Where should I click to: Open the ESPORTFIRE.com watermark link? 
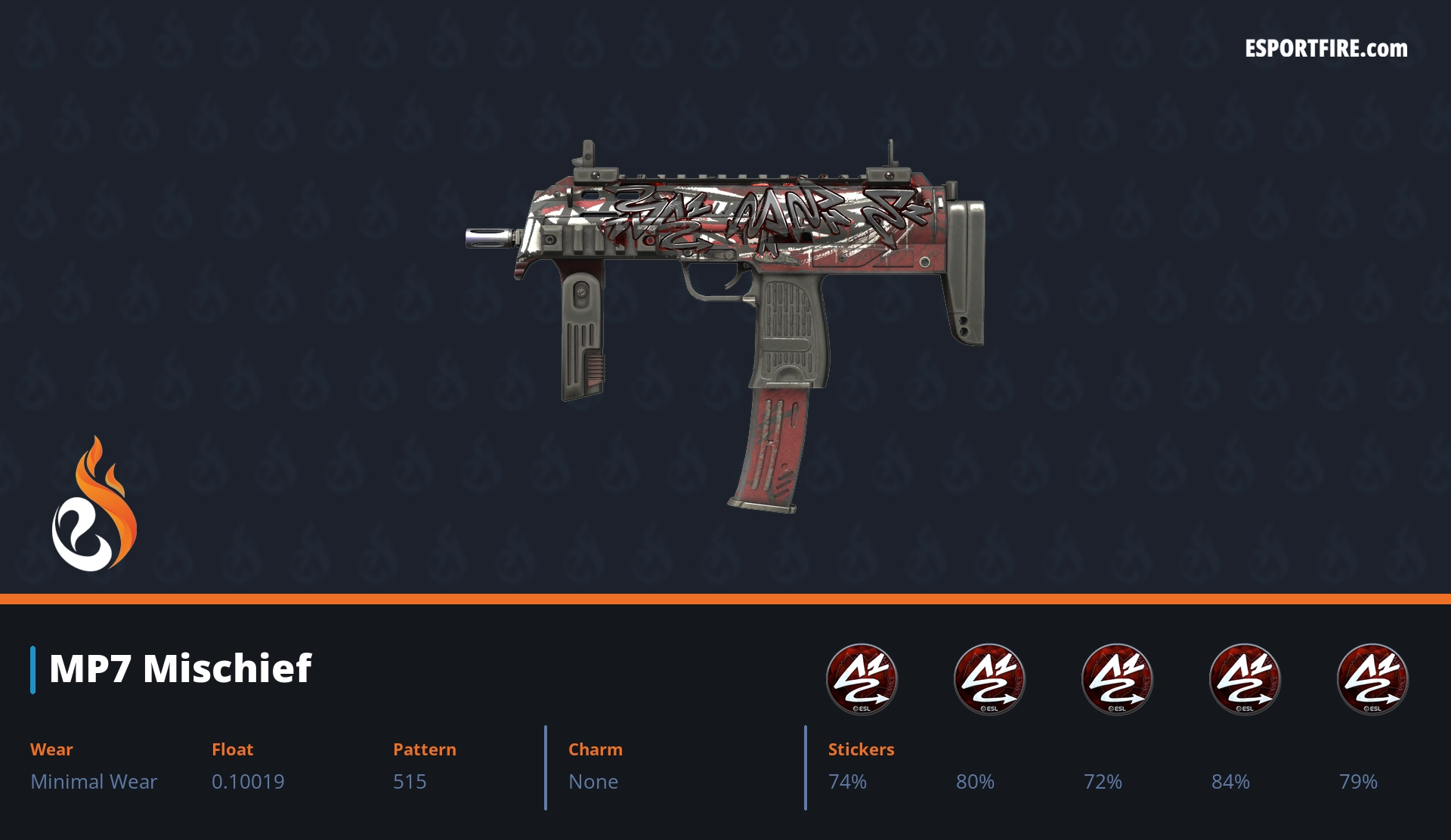pyautogui.click(x=1326, y=49)
